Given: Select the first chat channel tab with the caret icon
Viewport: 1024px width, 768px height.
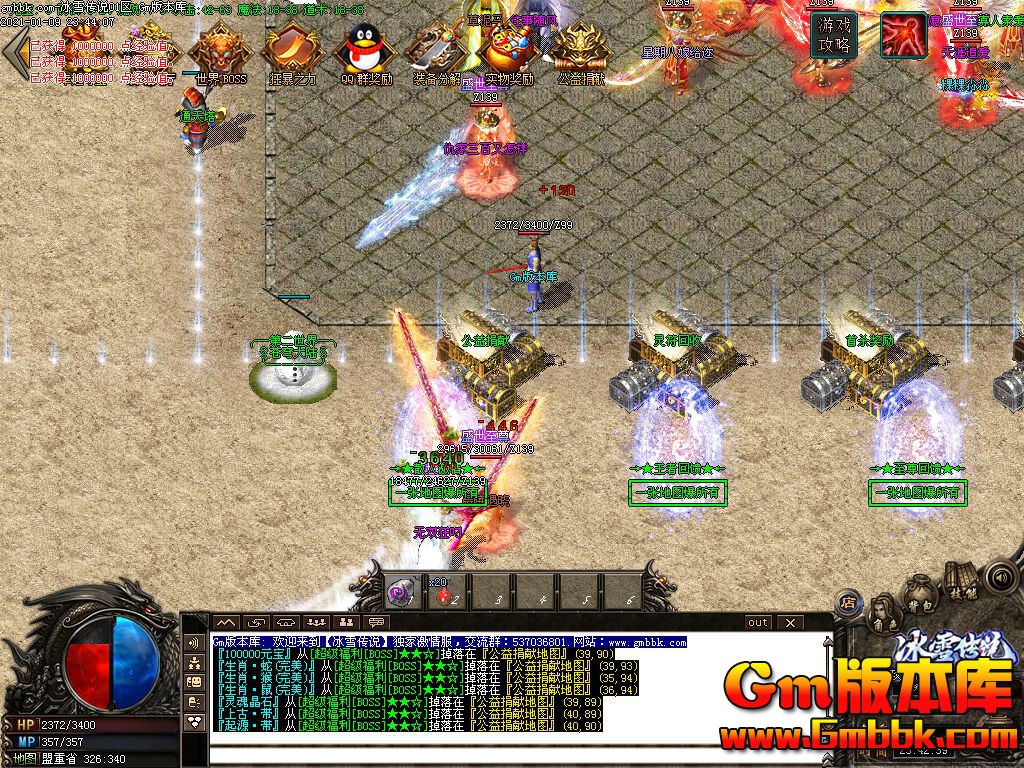Looking at the screenshot, I should (227, 622).
